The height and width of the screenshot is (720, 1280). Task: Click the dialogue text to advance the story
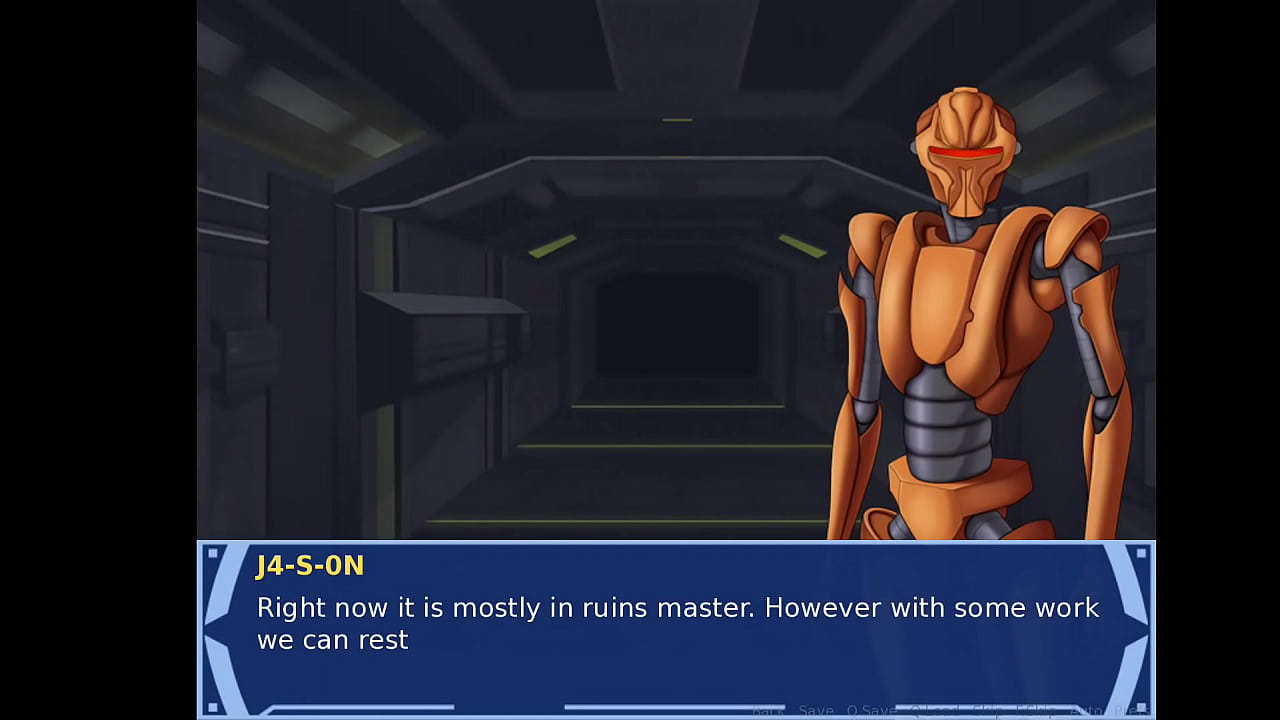[x=600, y=622]
